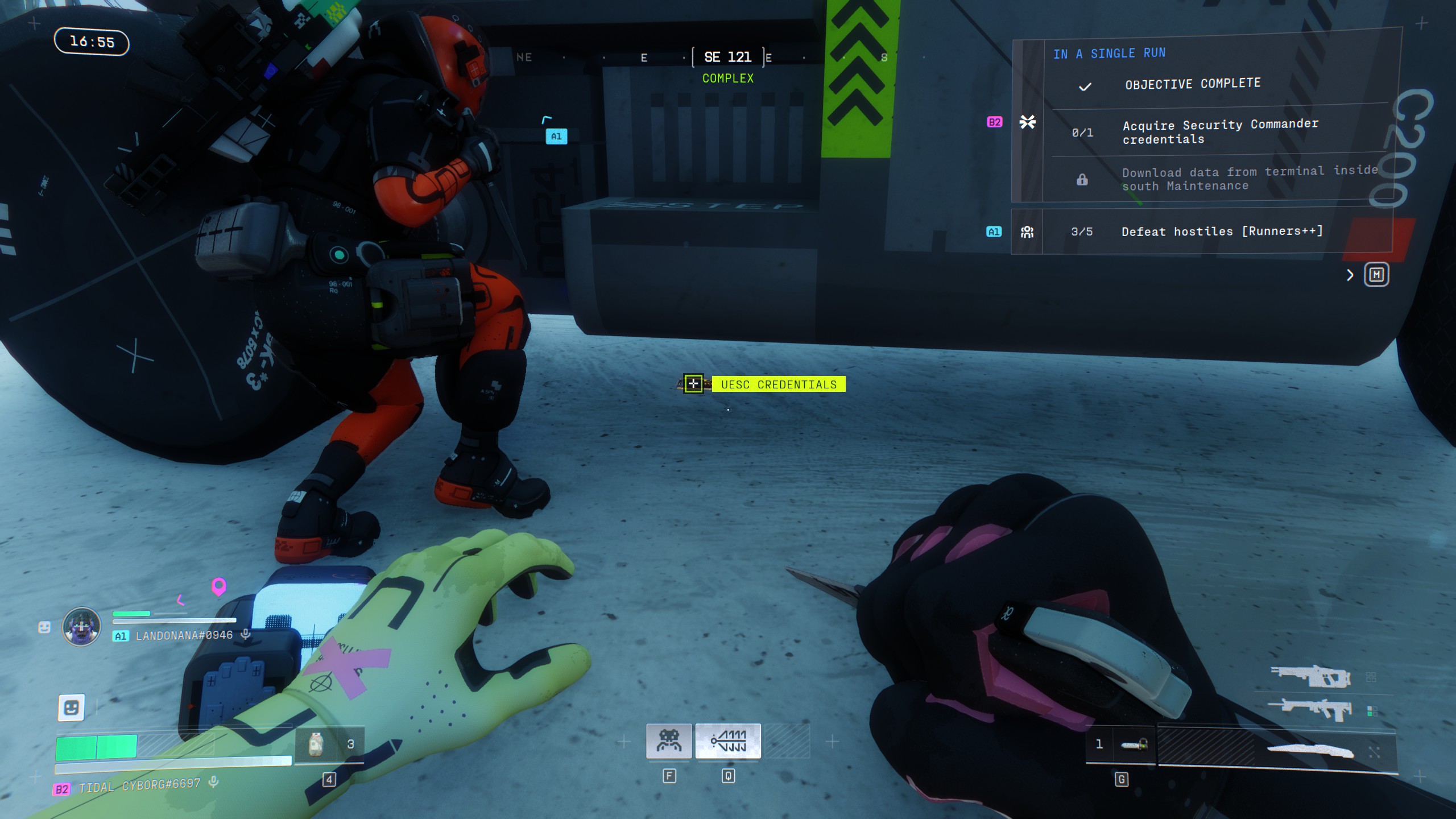Select the equipped knife weapon slot
1456x819 pixels.
point(1310,751)
